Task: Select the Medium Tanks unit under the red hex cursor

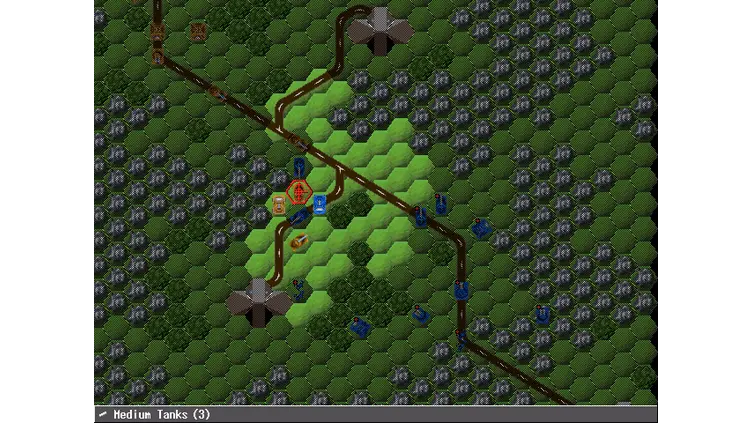Action: (x=299, y=190)
